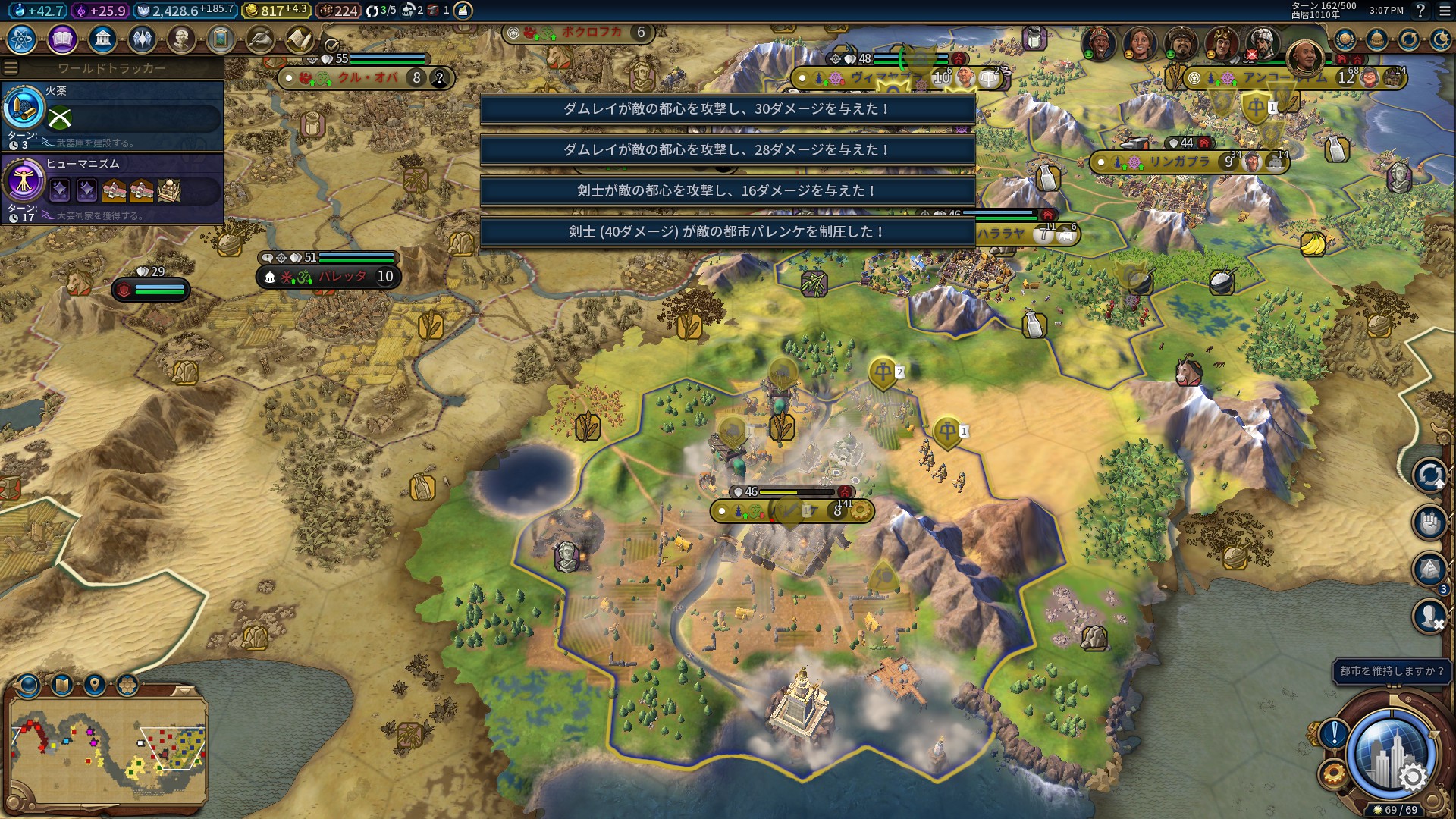Viewport: 1456px width, 819px height.
Task: Open the civics tree book button
Action: point(62,39)
